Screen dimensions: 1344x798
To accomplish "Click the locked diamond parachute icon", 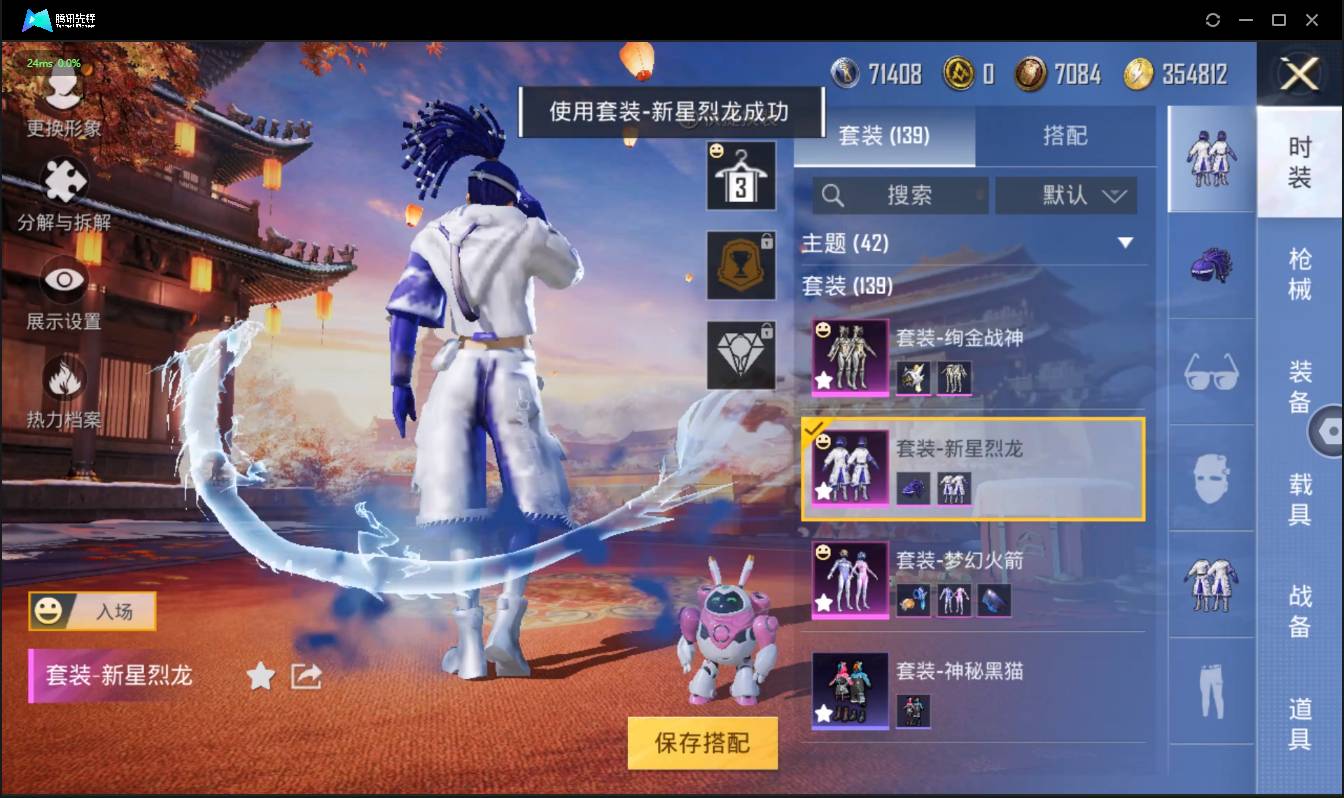I will (741, 350).
